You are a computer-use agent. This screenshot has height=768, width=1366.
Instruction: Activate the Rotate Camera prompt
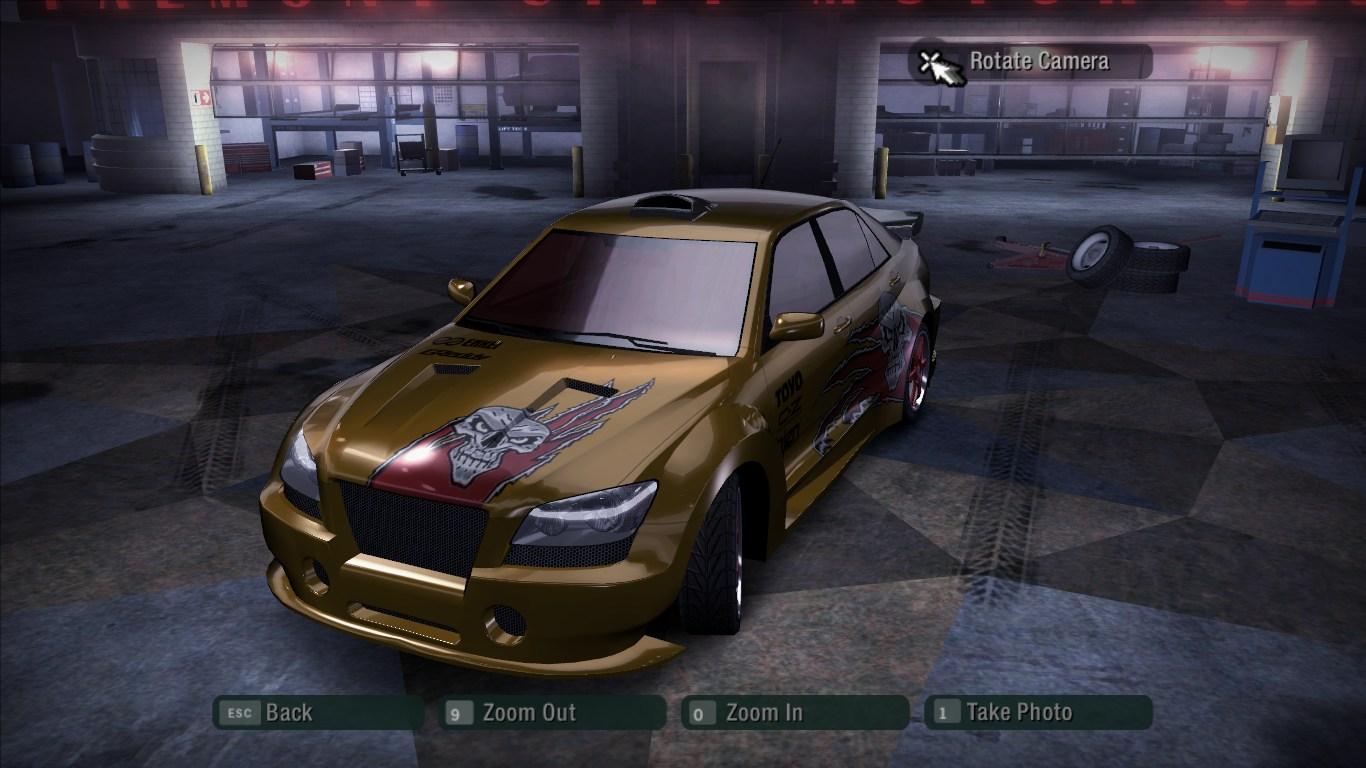click(1034, 60)
